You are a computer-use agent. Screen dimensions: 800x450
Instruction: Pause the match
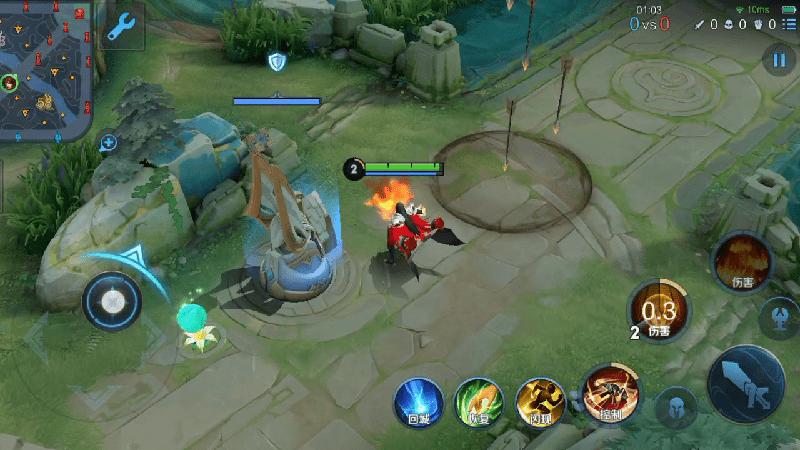[x=778, y=60]
